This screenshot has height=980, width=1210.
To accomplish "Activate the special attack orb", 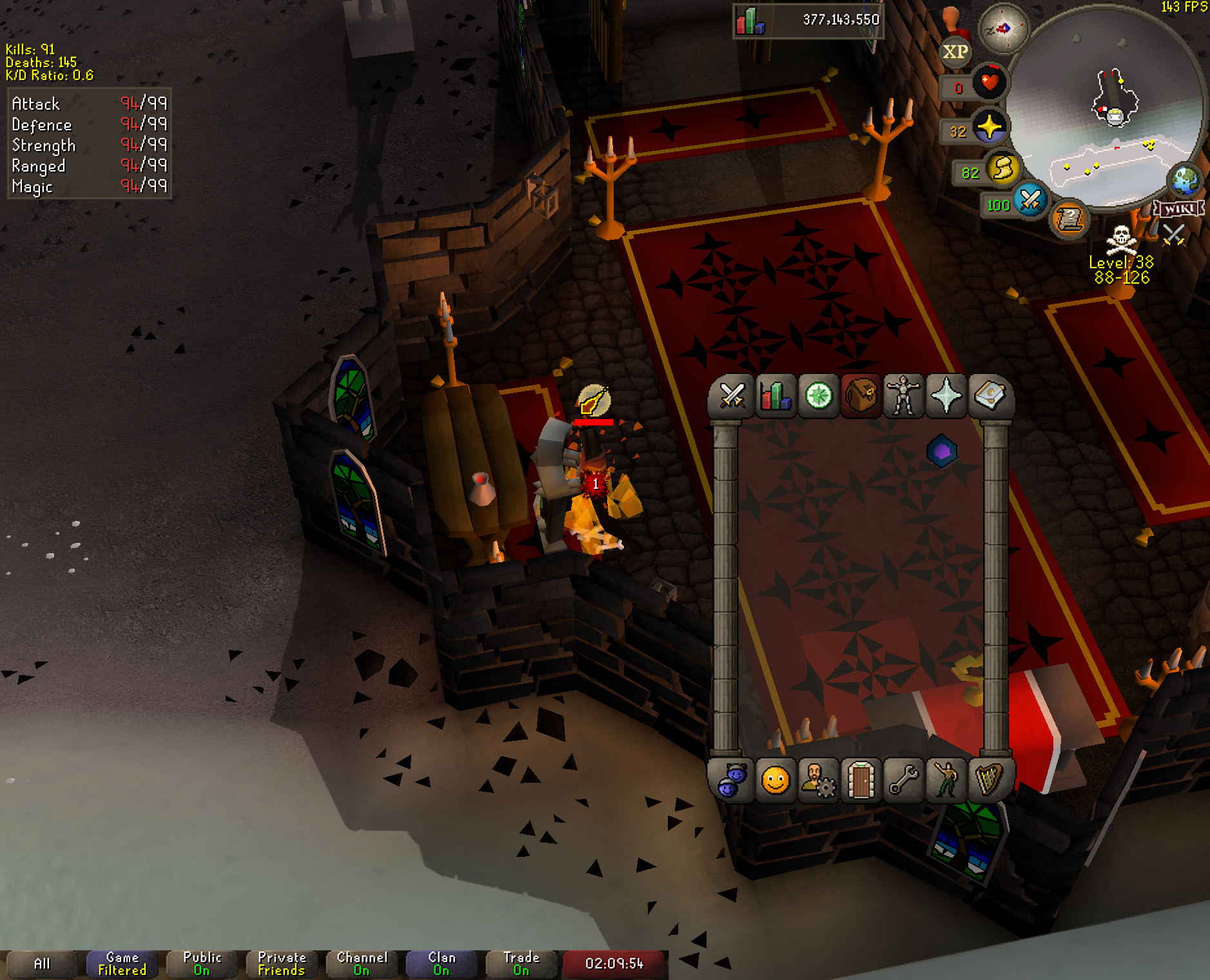I will (1029, 200).
